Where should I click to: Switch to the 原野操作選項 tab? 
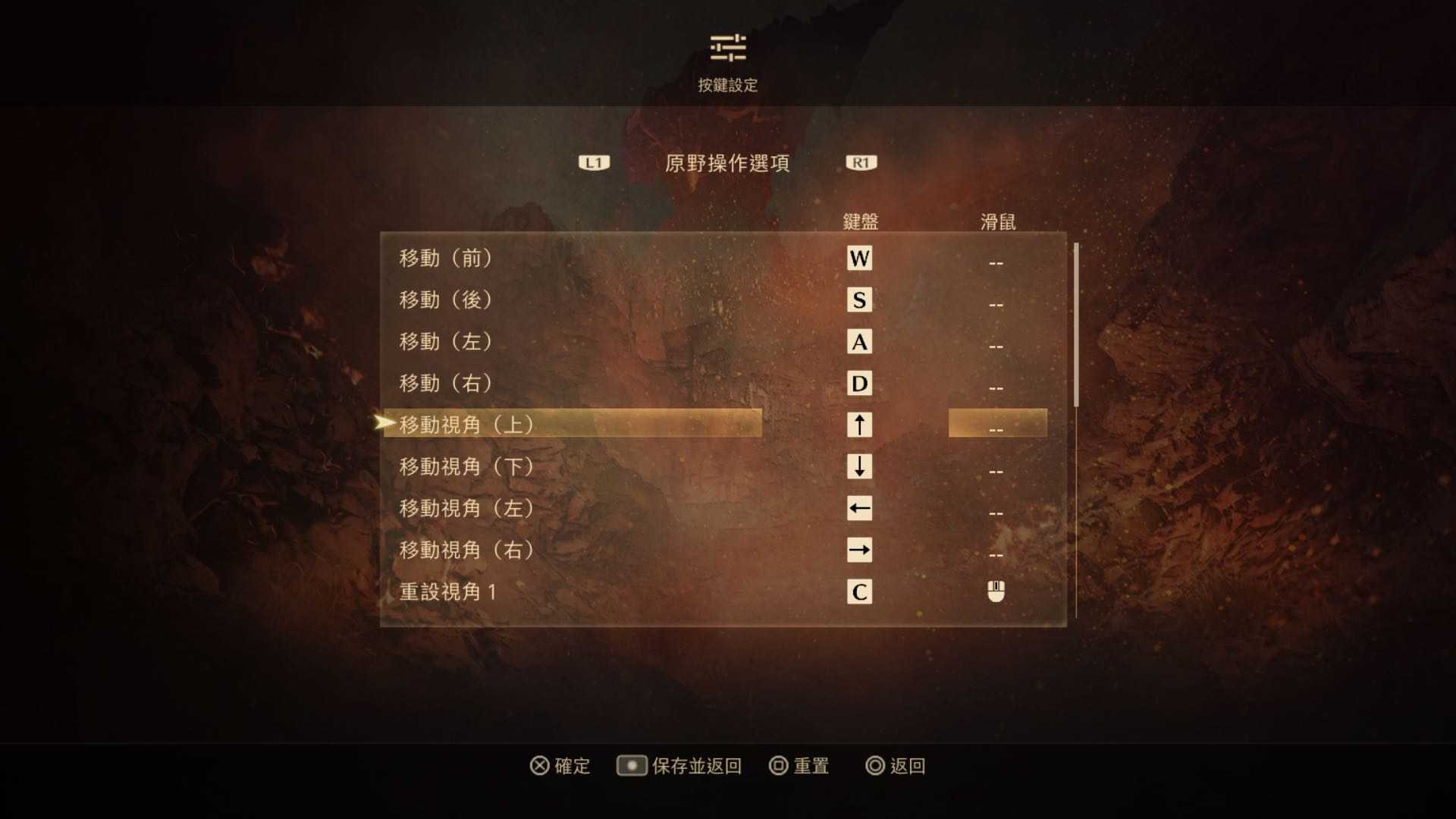[x=729, y=163]
